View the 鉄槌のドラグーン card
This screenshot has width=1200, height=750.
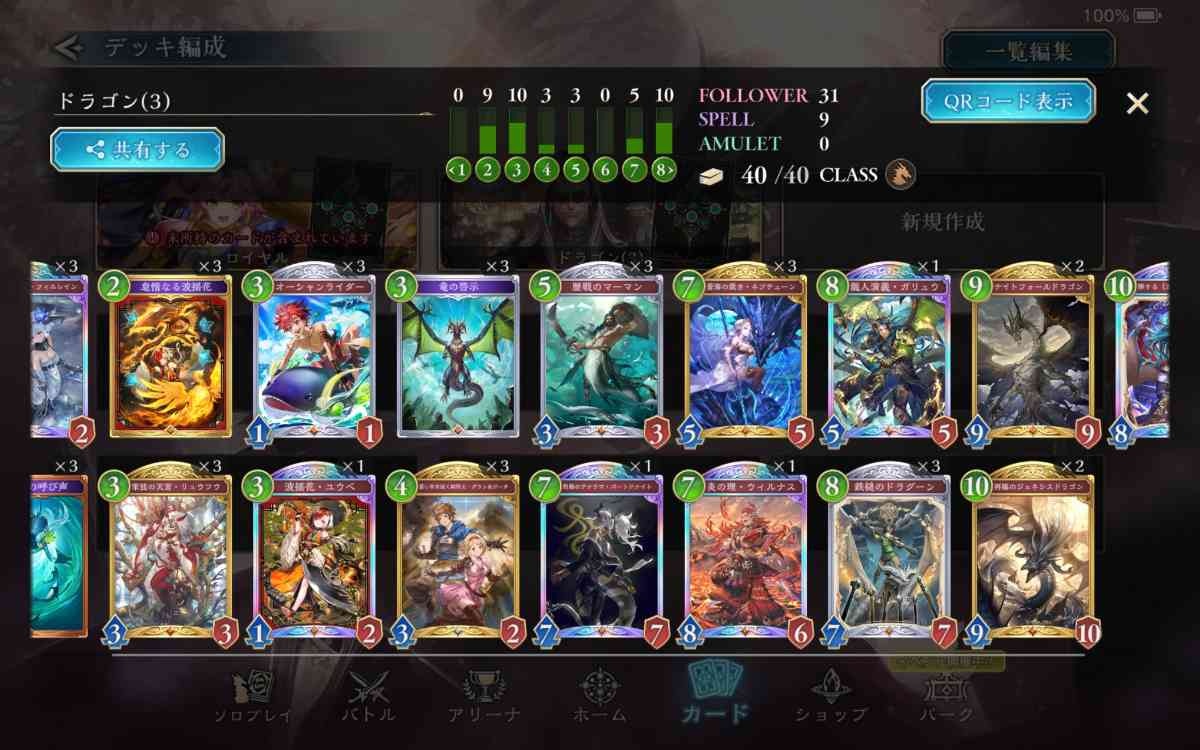889,556
